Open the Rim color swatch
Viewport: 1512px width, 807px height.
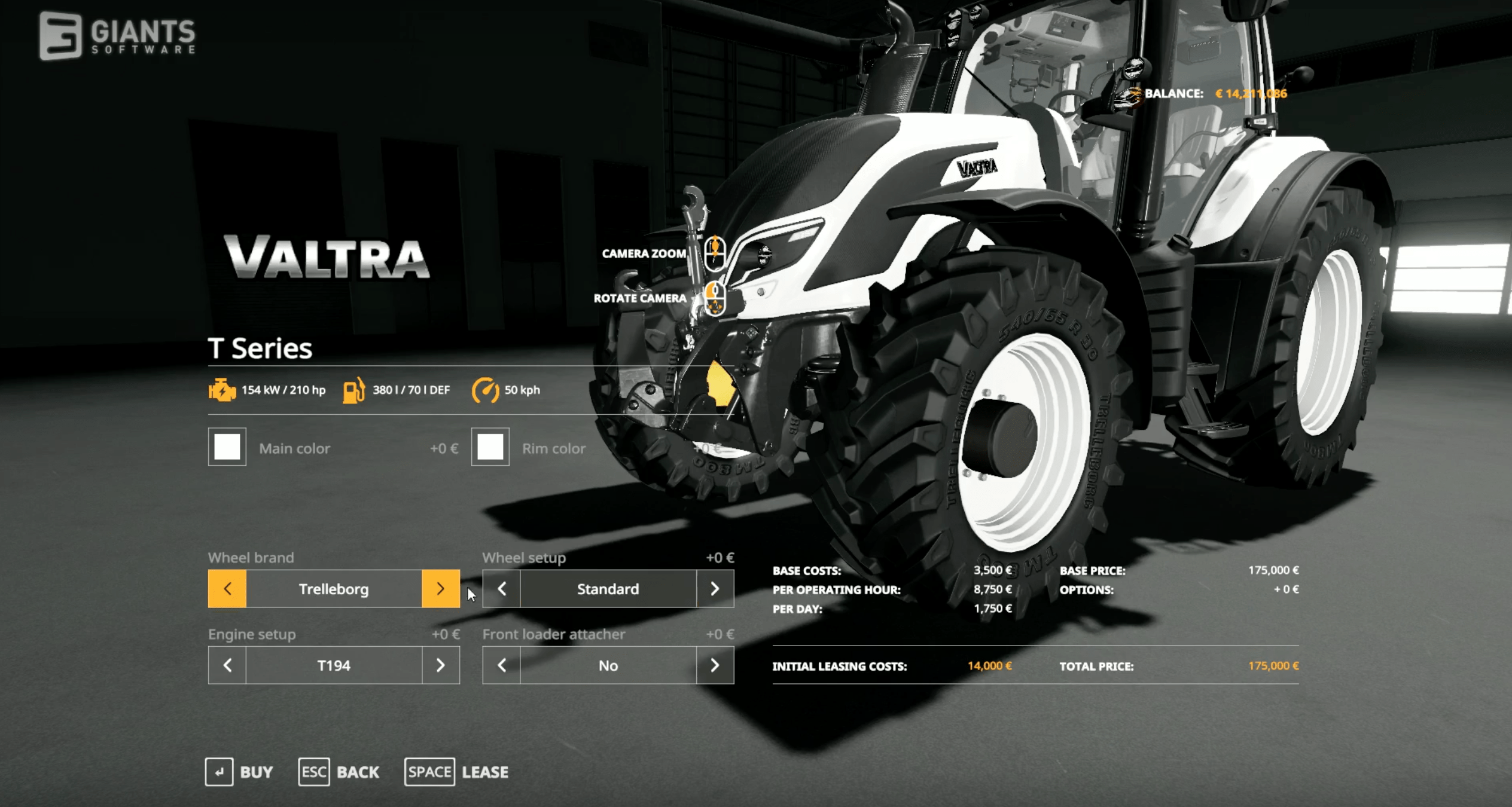(490, 447)
